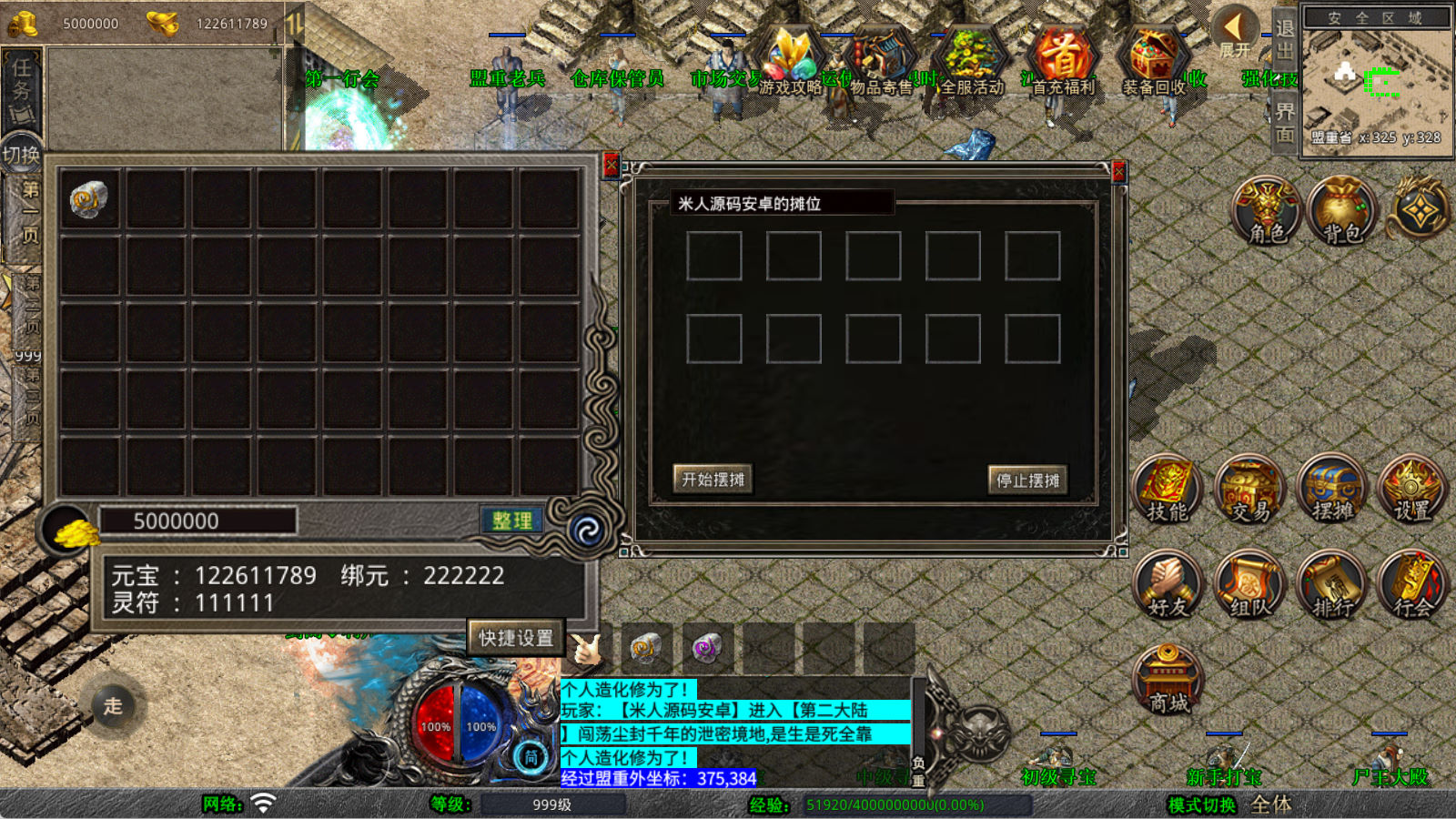Screen dimensions: 1456x819
Task: Close the inventory bag panel
Action: coord(611,165)
